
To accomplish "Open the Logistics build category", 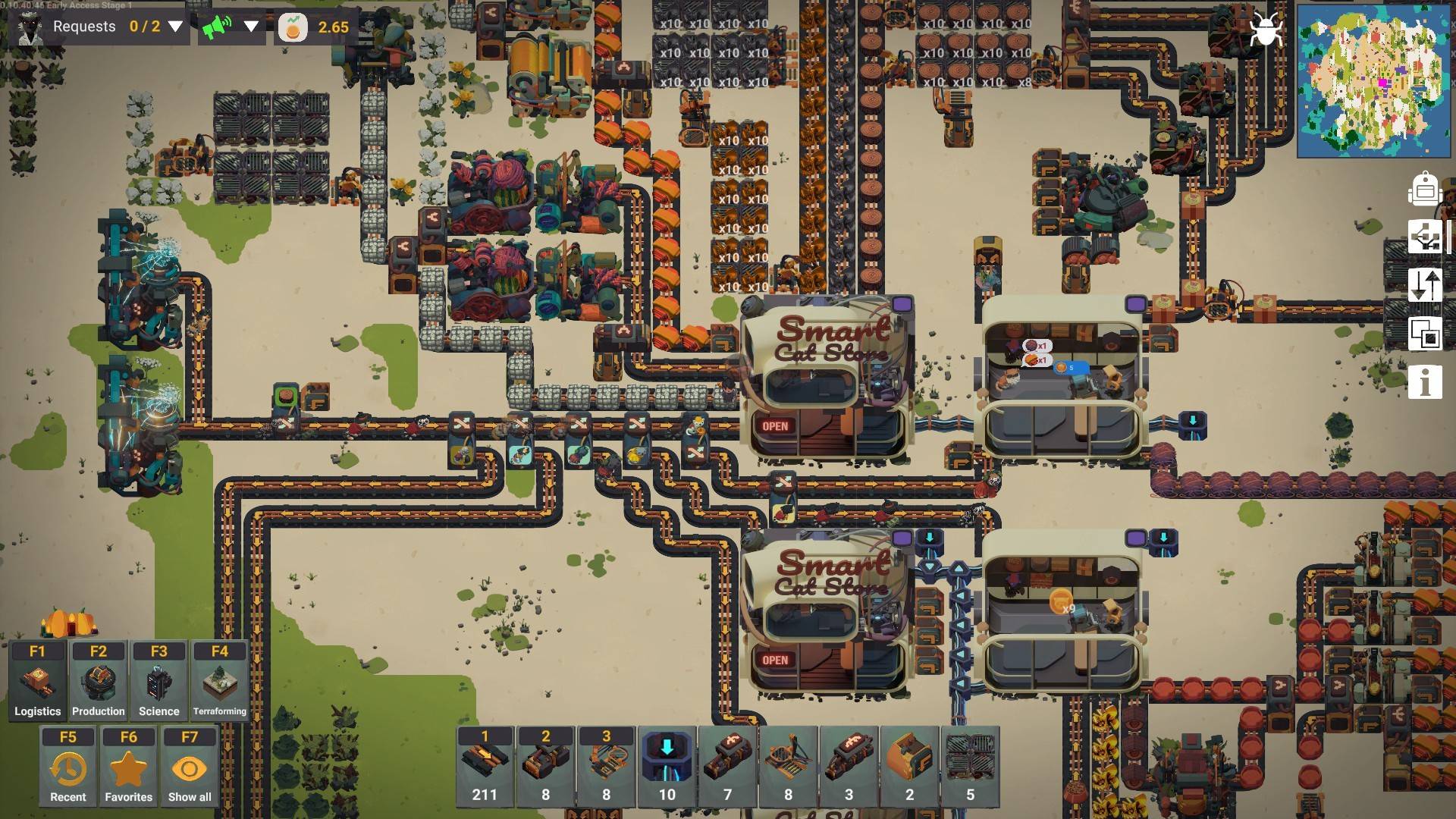I will (x=37, y=682).
